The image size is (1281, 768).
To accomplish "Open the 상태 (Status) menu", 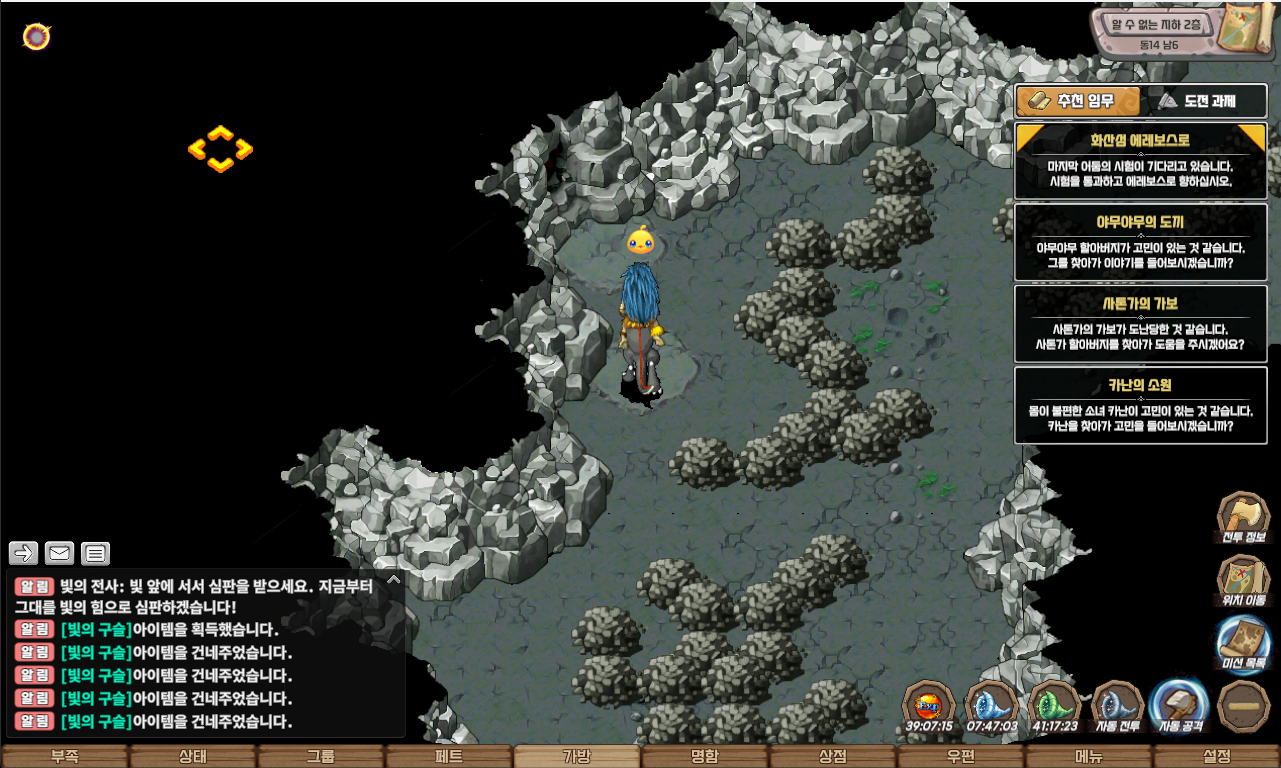I will click(x=193, y=756).
